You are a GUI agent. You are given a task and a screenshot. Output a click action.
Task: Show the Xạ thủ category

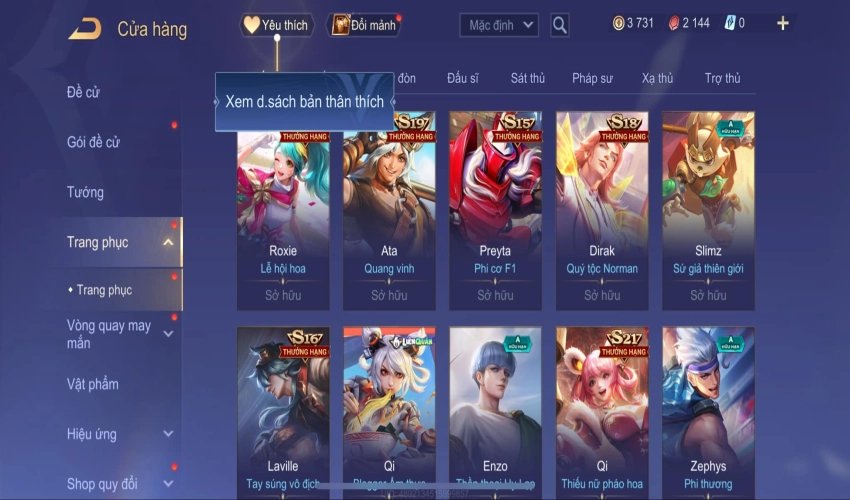tap(657, 78)
